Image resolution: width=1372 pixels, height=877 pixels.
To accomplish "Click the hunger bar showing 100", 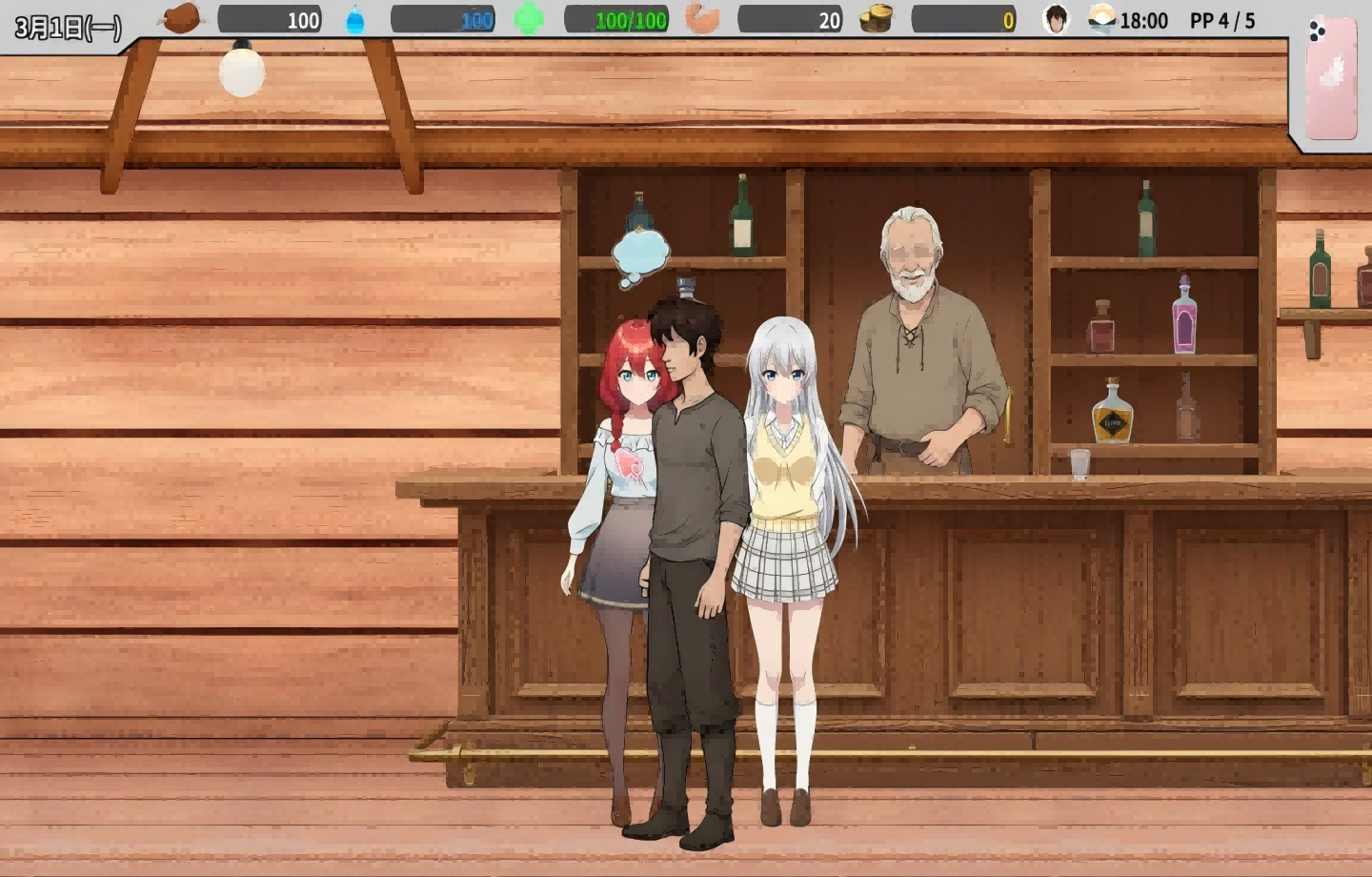I will 272,19.
